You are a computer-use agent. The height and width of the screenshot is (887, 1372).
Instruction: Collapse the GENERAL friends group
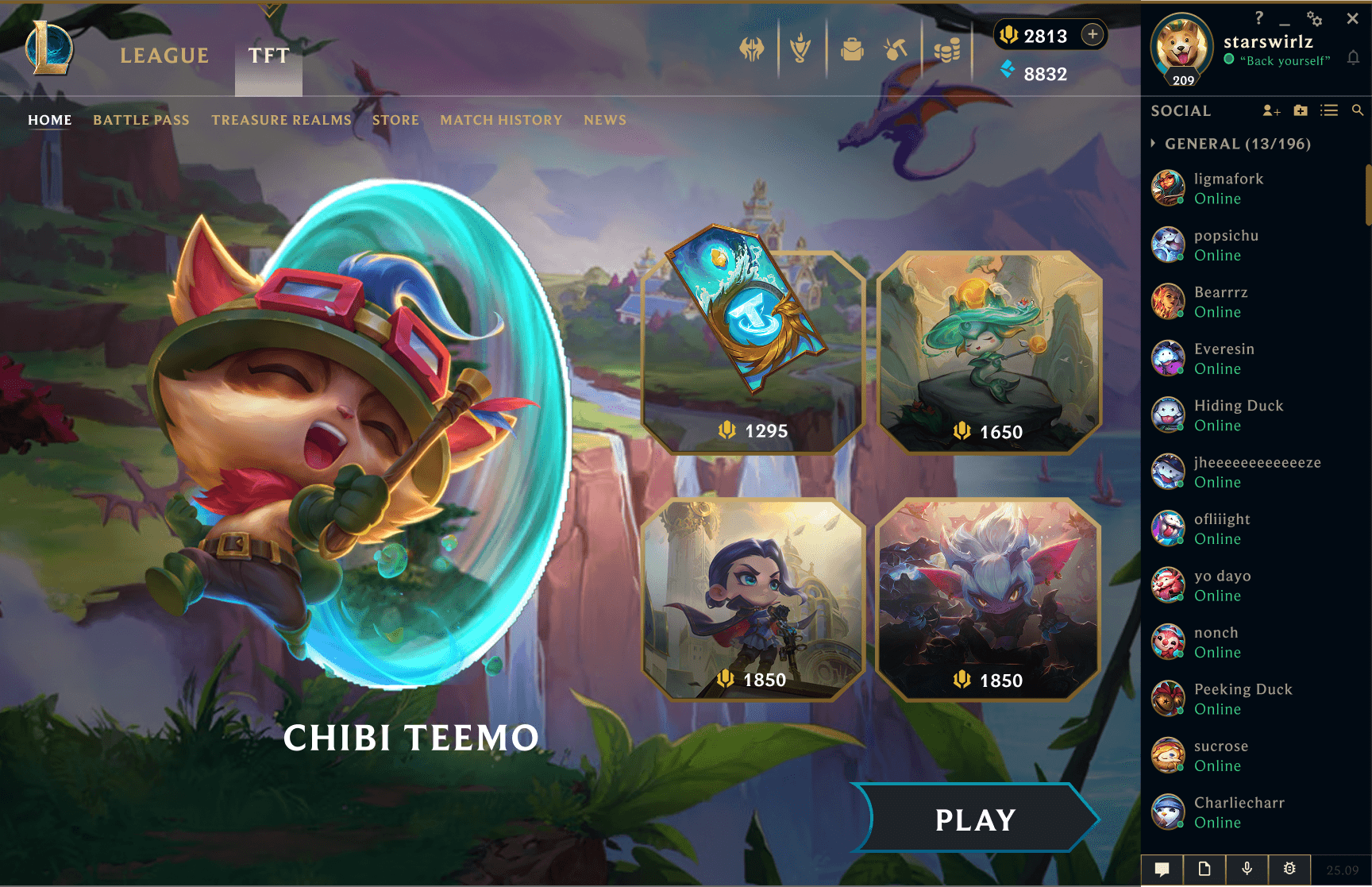[x=1154, y=144]
